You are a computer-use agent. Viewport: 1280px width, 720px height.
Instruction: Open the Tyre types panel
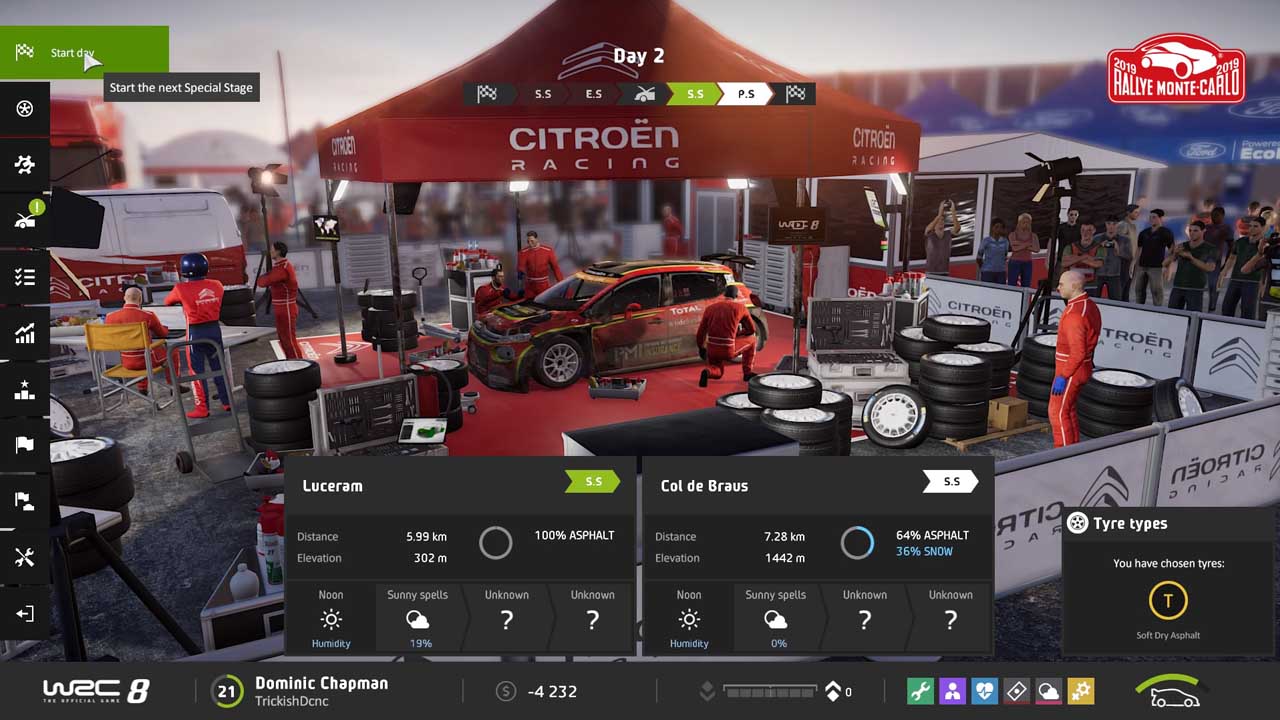coord(1166,523)
